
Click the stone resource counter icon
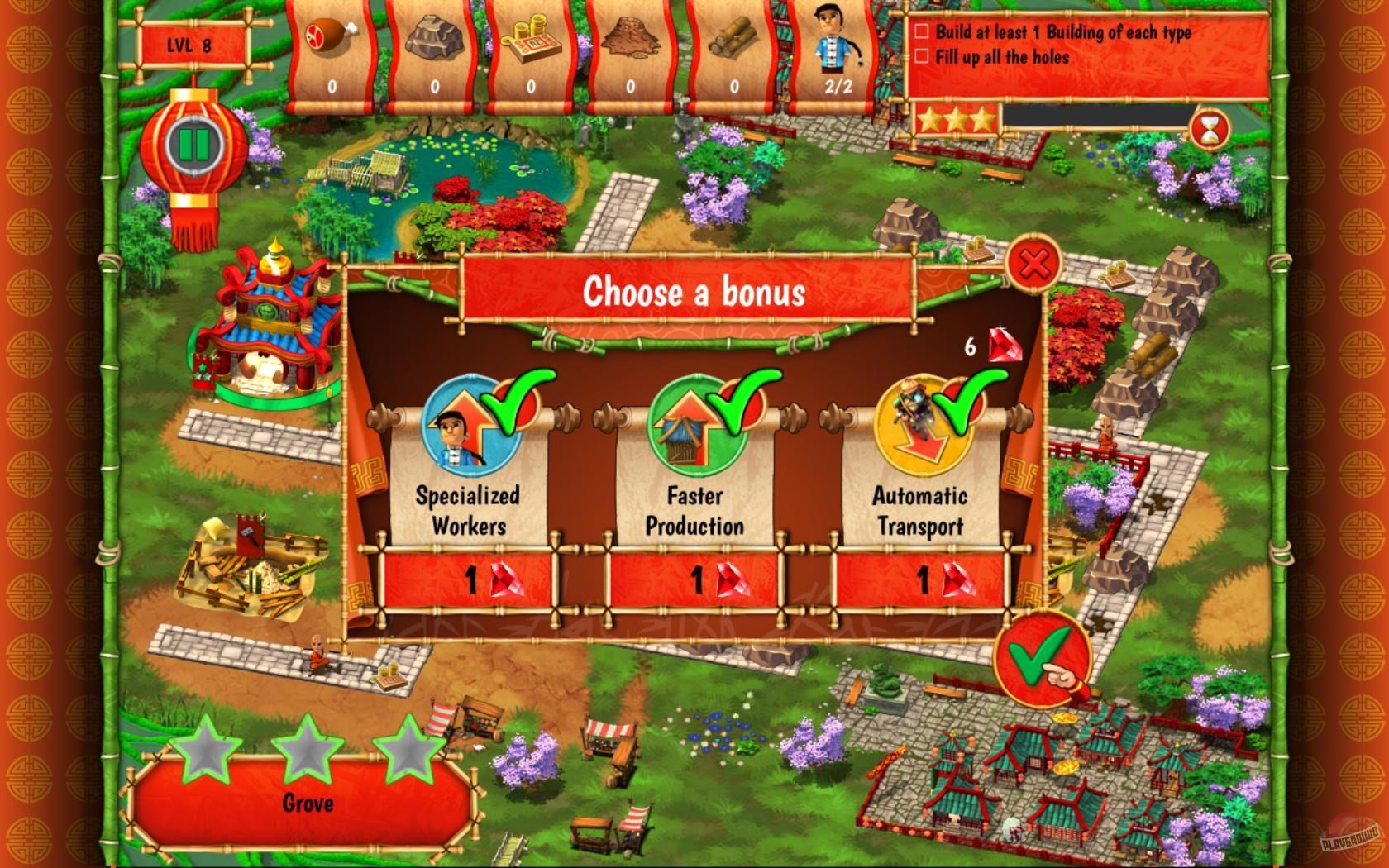(x=434, y=37)
